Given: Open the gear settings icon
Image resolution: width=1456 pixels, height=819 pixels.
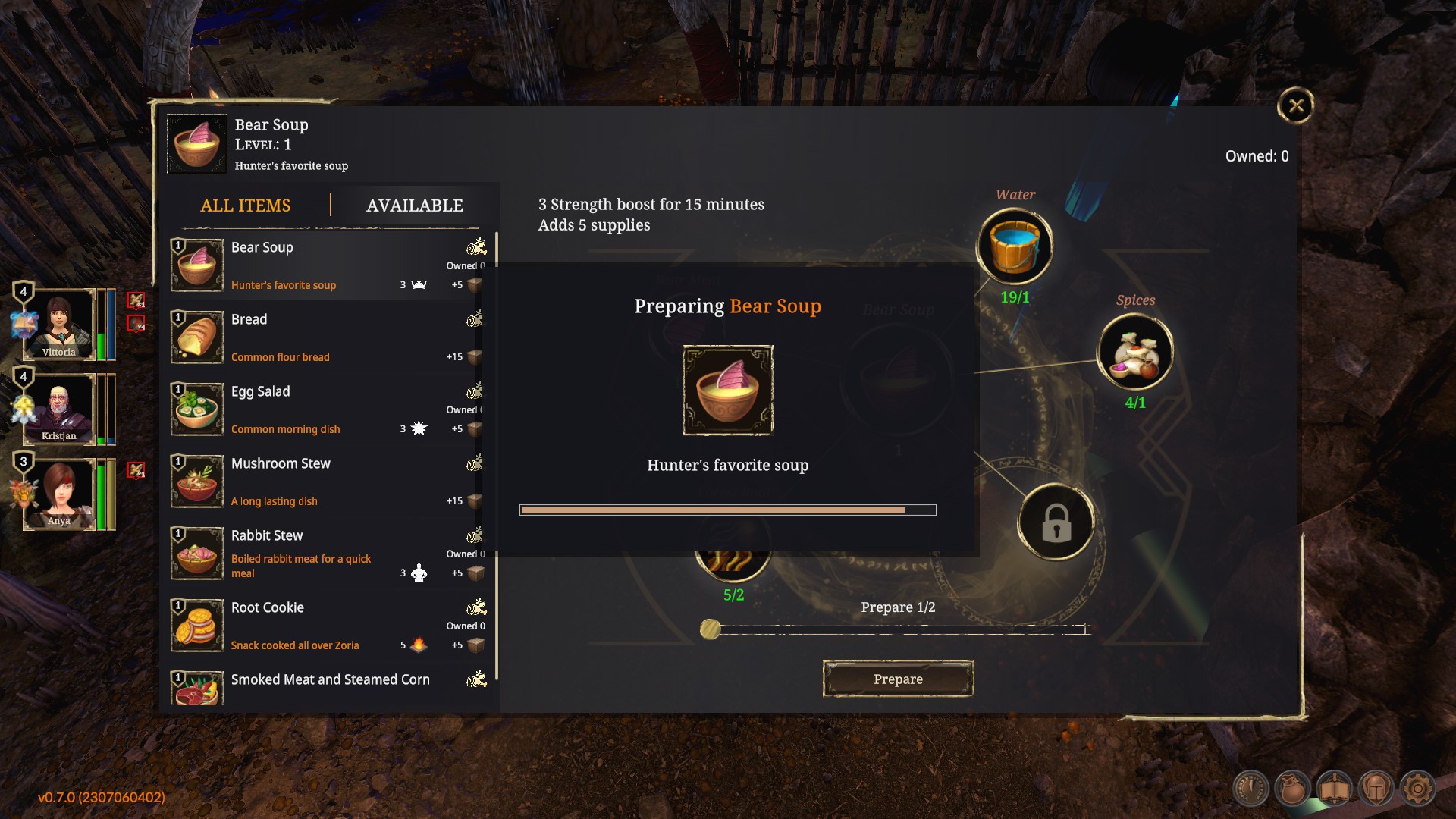Looking at the screenshot, I should 1417,789.
